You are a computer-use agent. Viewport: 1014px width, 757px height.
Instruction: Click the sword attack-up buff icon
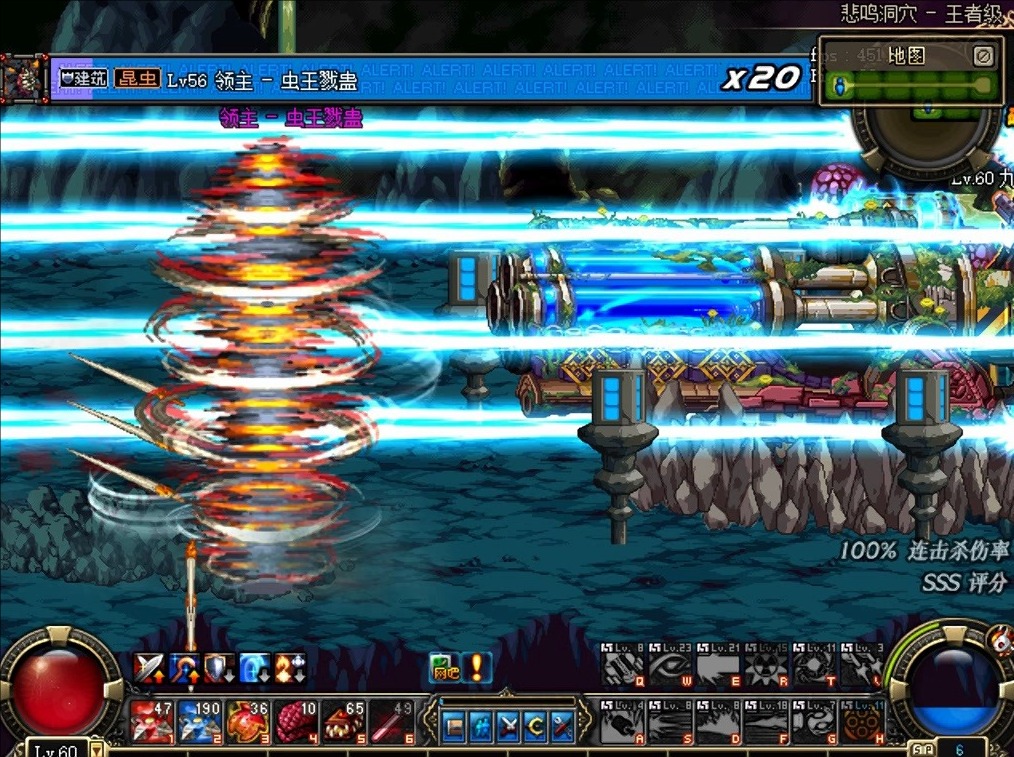point(150,667)
